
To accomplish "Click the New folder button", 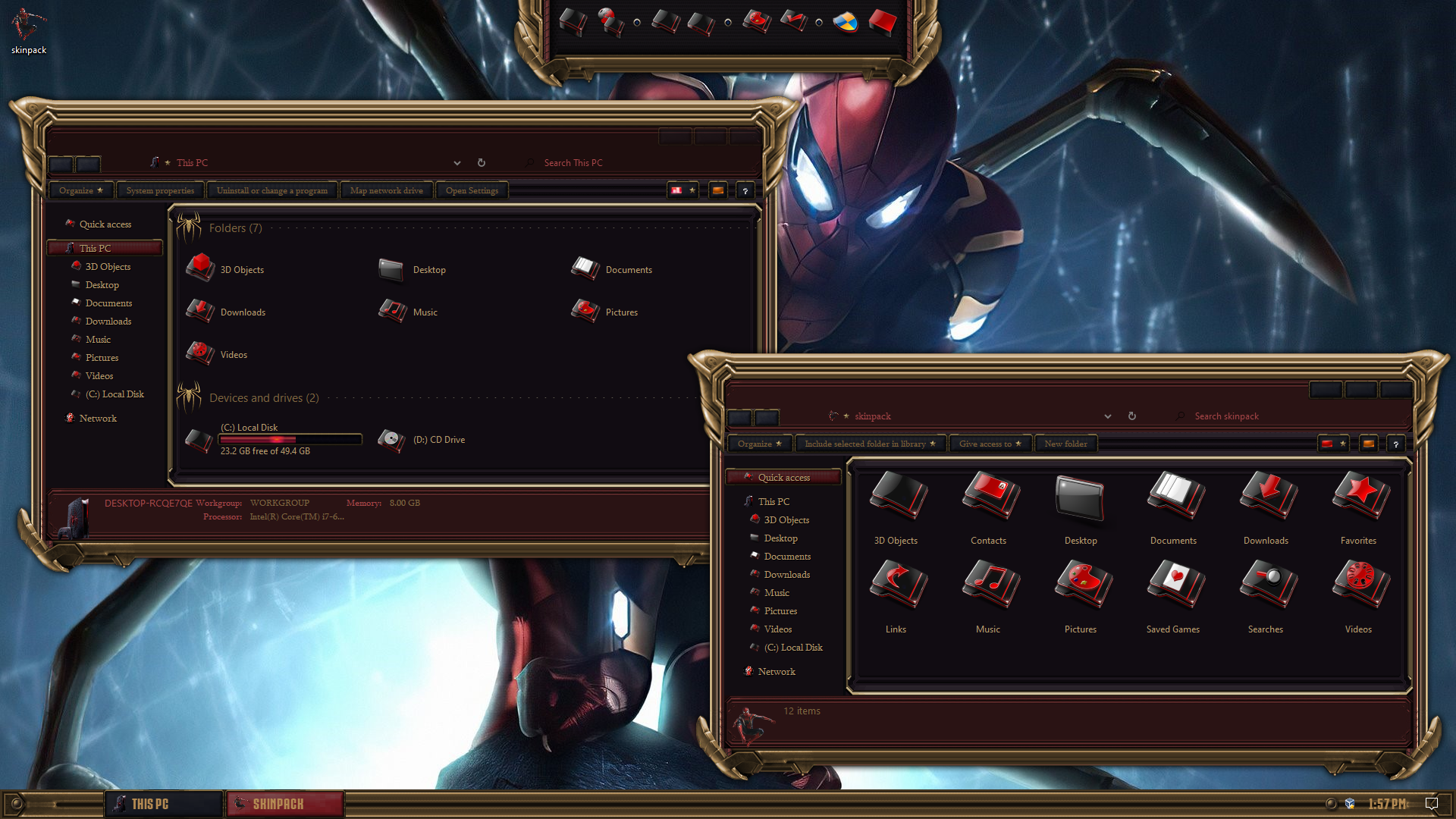I will pos(1065,444).
